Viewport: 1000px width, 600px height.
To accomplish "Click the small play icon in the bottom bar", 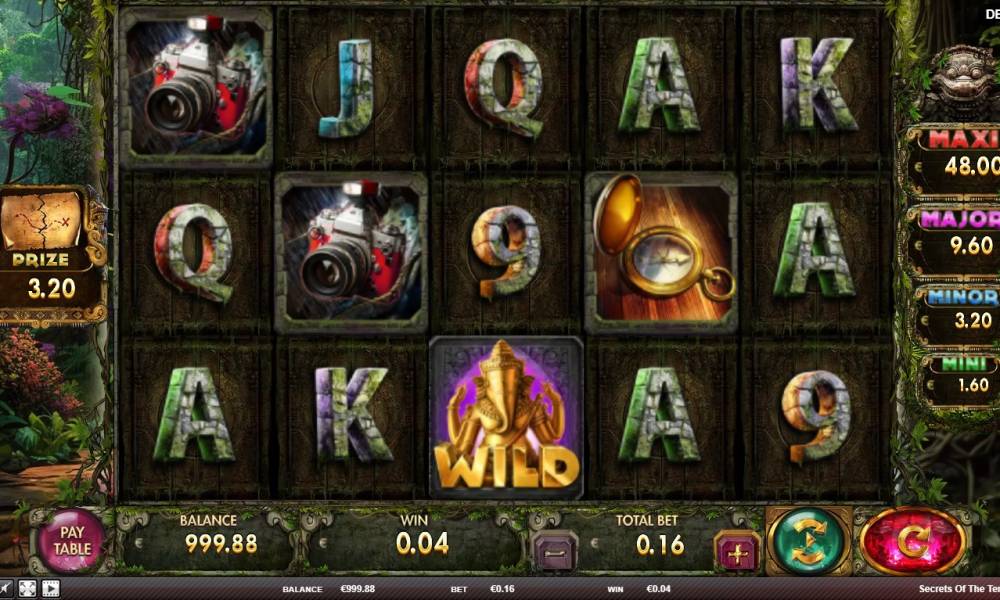I will [50, 589].
